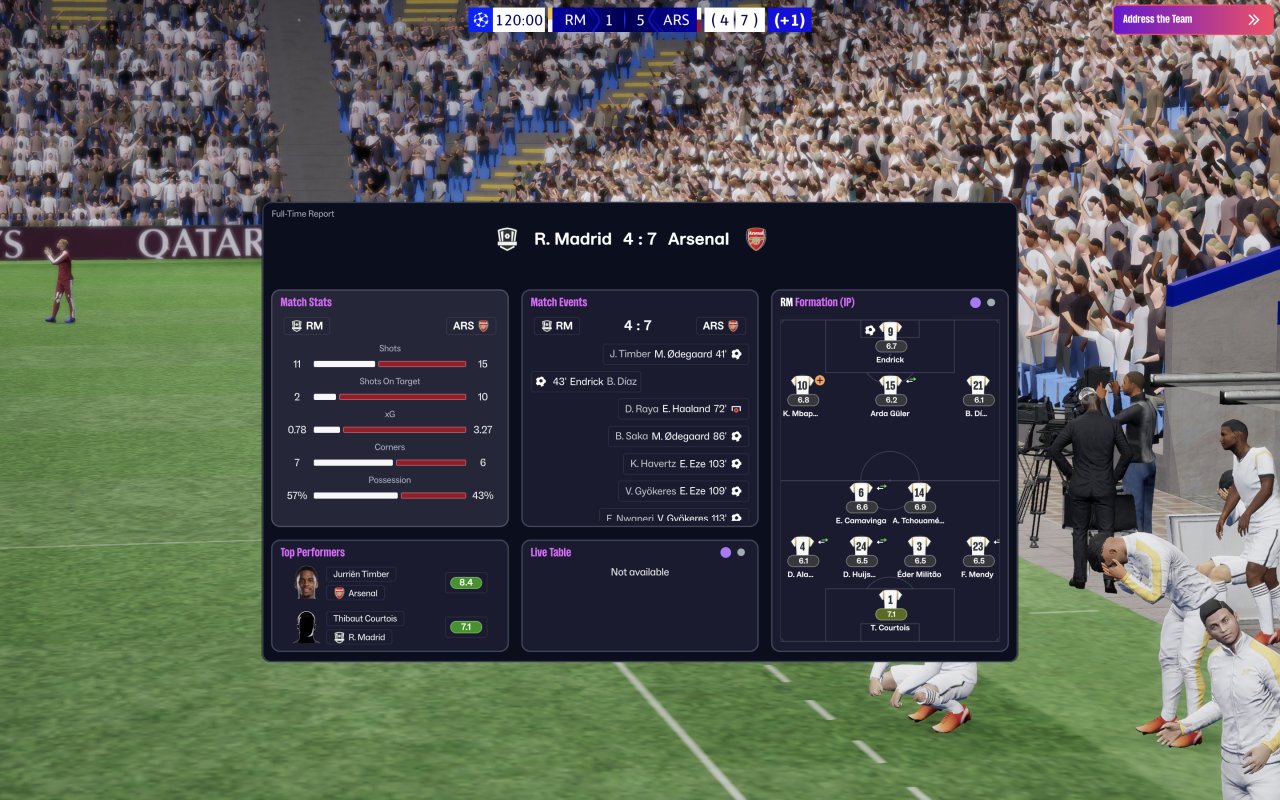Click D. Huijsen's number 24 shirt
Screen dimensions: 1280x800
(x=861, y=546)
